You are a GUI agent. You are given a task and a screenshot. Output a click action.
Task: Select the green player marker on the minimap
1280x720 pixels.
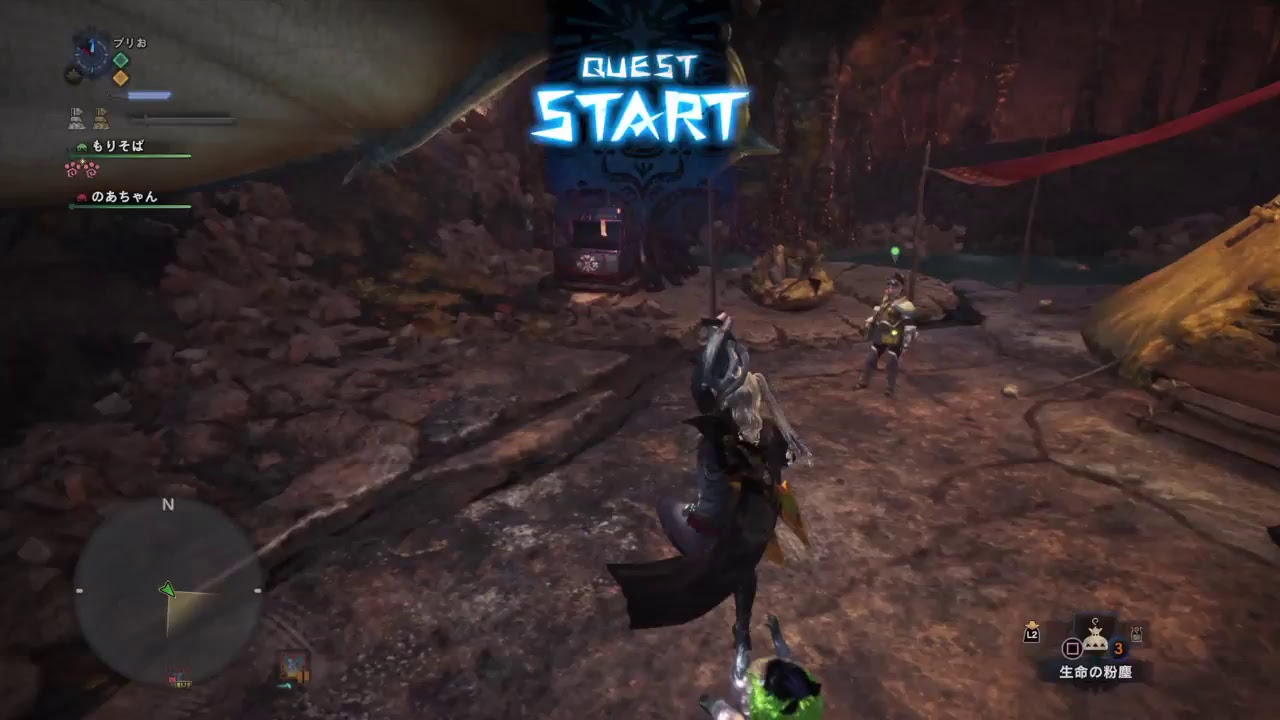(x=167, y=589)
